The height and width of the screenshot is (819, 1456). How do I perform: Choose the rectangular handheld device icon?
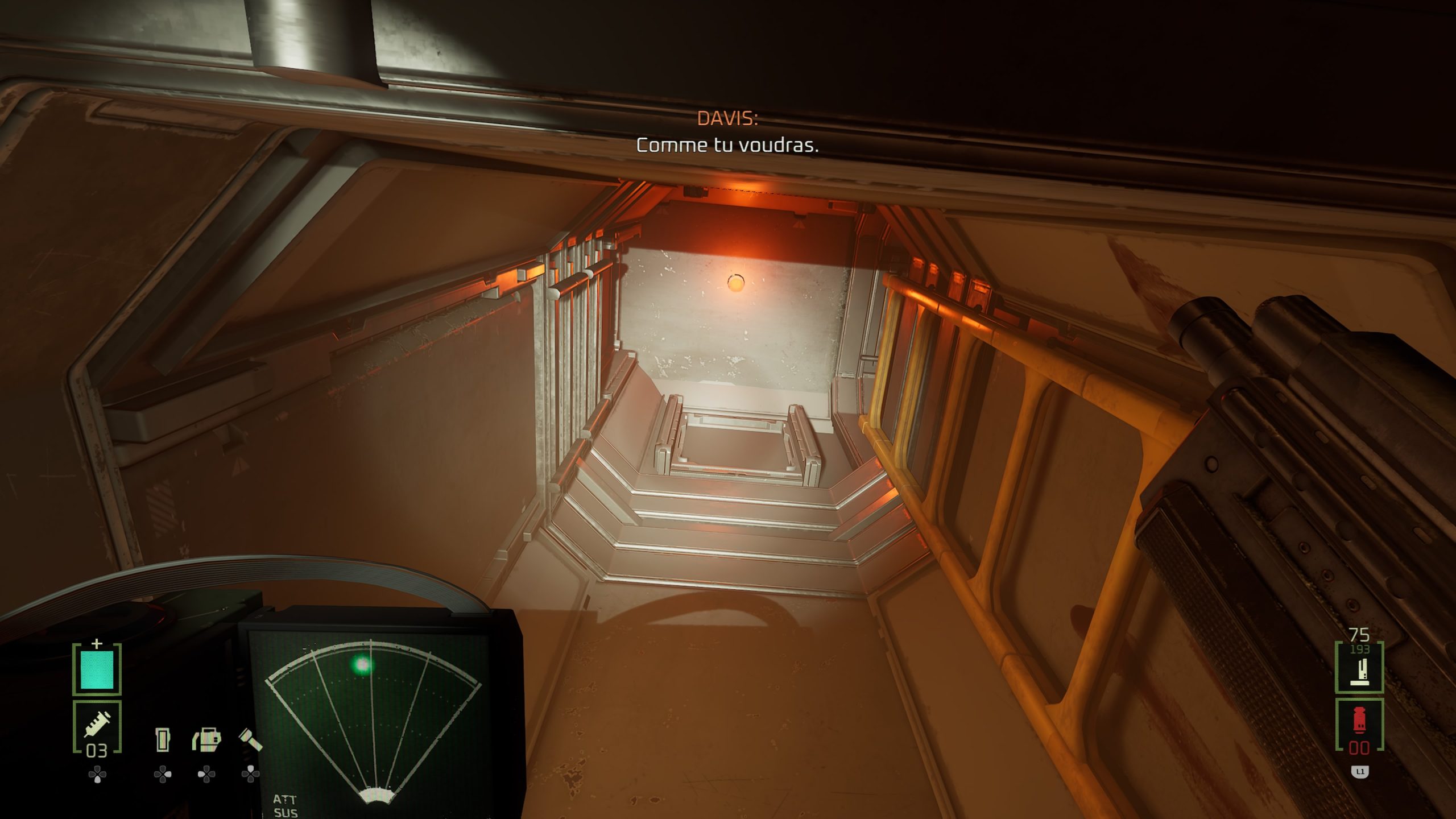click(163, 740)
